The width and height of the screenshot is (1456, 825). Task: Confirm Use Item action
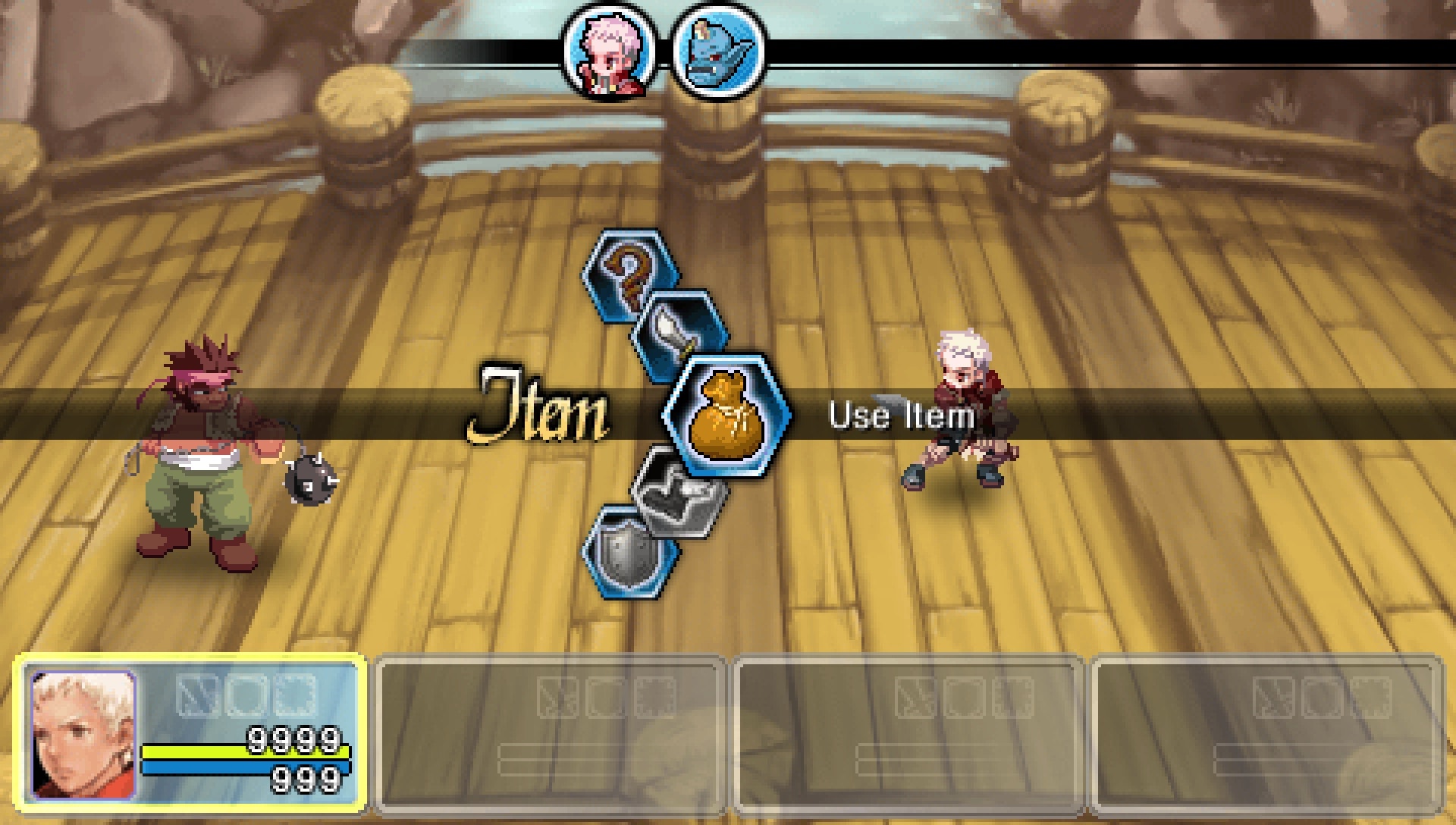901,416
